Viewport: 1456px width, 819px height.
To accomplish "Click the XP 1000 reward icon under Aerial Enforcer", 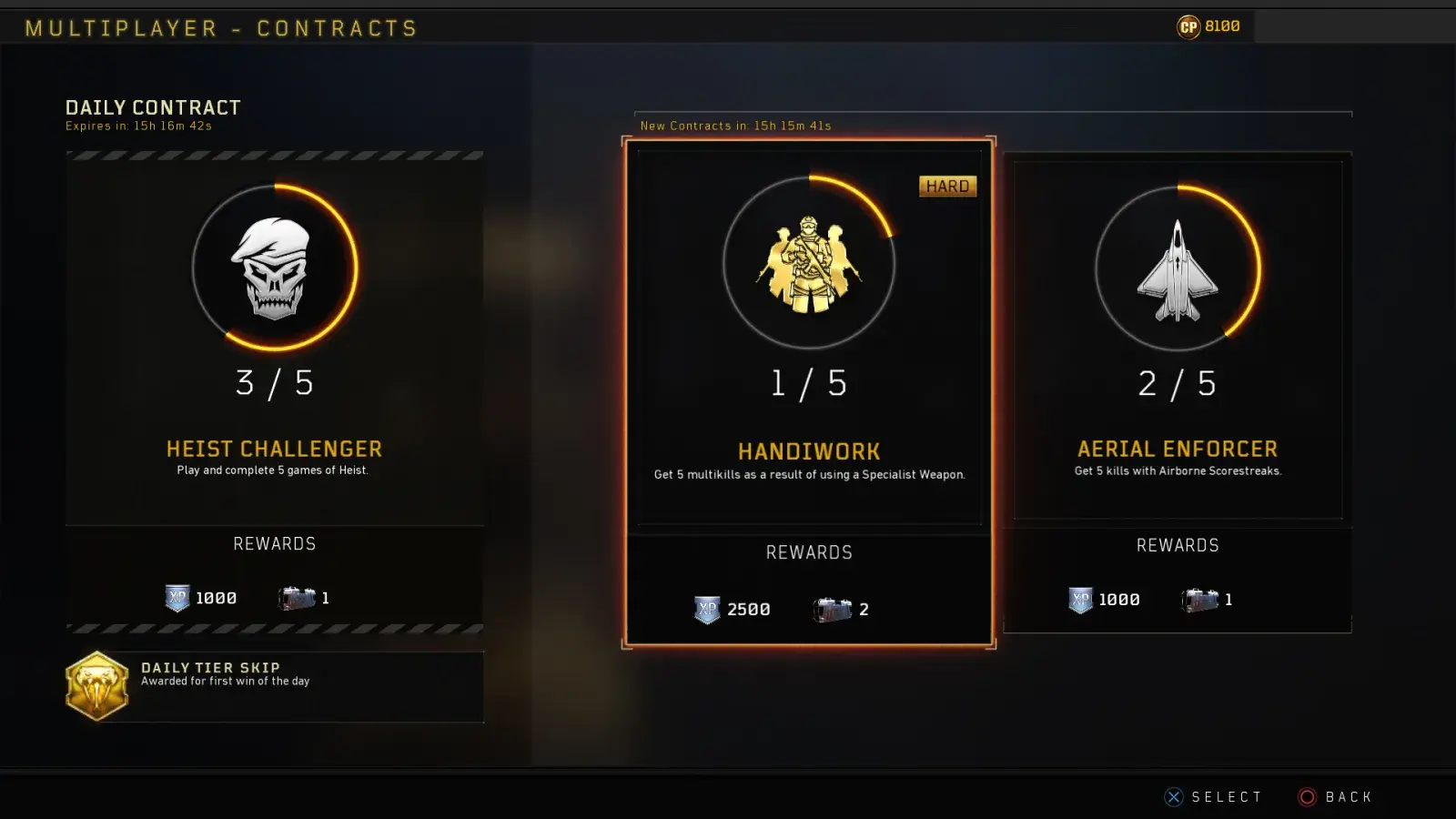I will click(x=1079, y=599).
